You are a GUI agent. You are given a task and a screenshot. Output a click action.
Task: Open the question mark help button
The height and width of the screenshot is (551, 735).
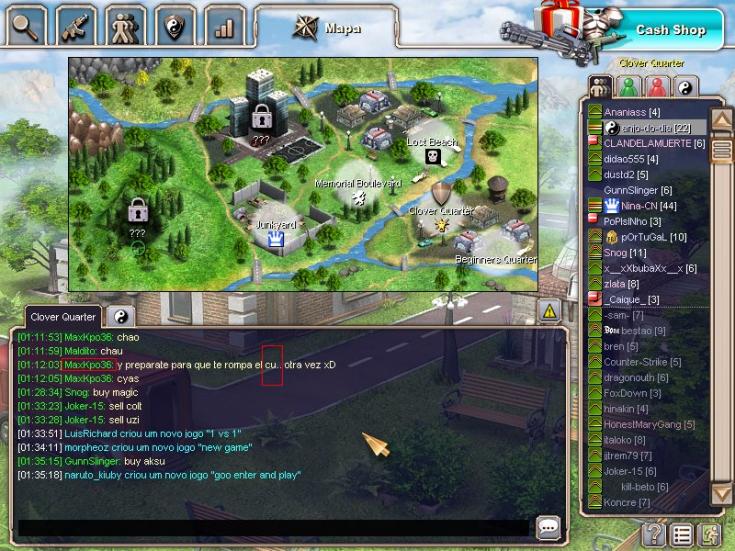[x=653, y=534]
